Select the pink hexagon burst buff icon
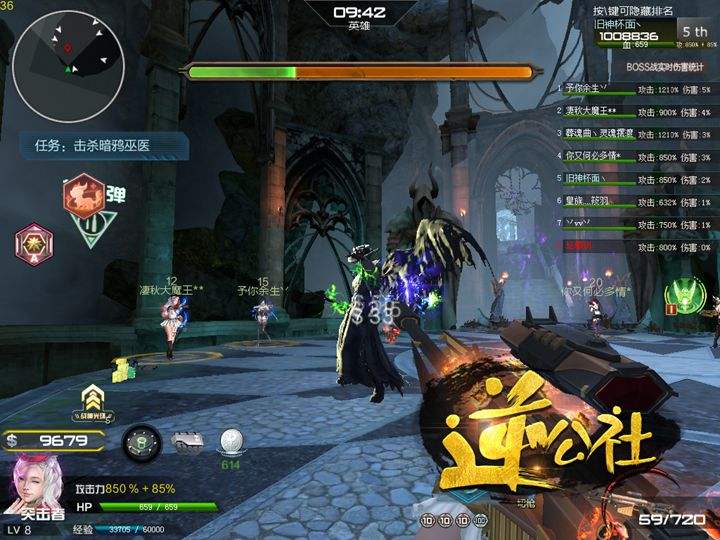This screenshot has height=540, width=720. point(32,241)
